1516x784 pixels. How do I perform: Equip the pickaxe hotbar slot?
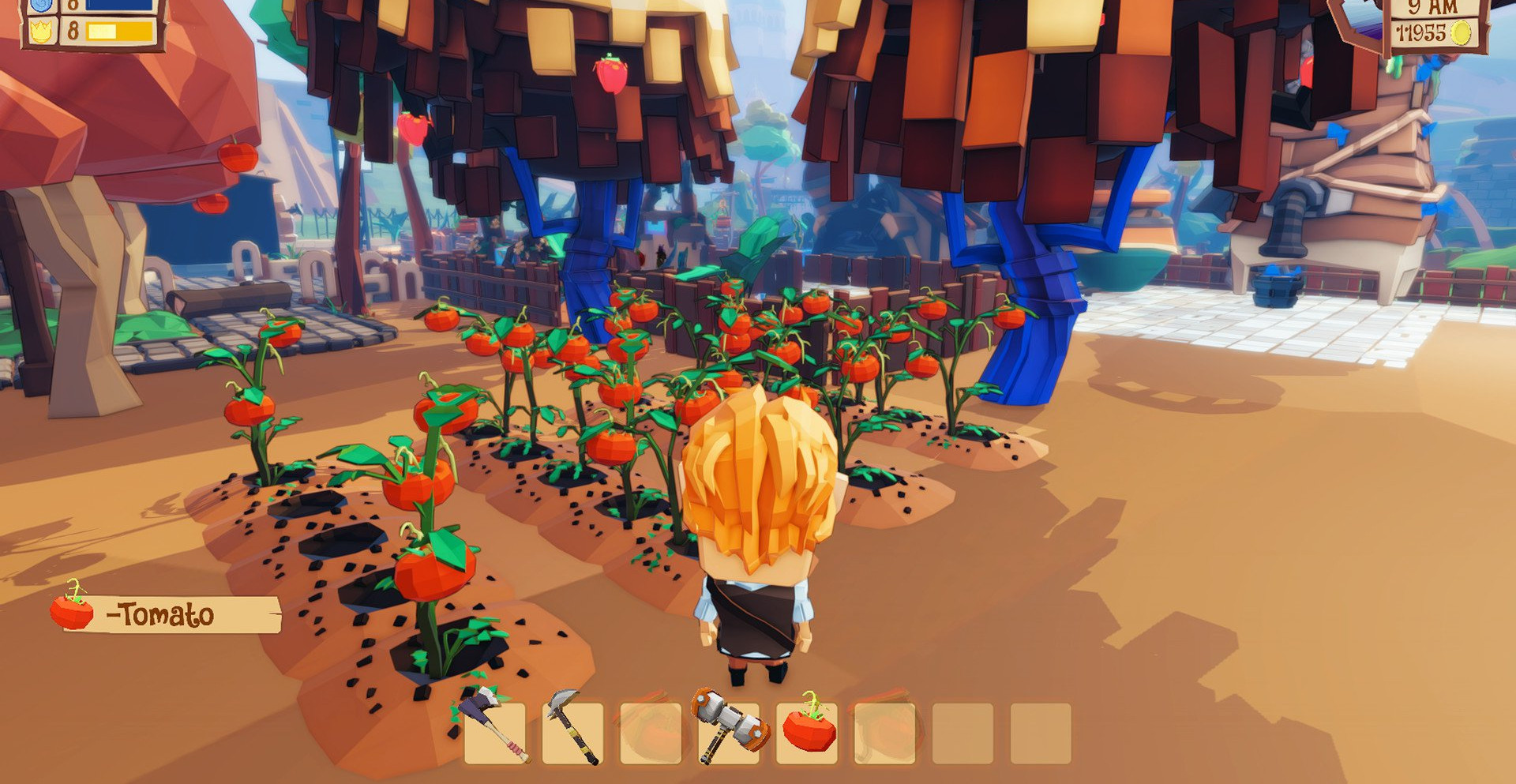(x=572, y=733)
